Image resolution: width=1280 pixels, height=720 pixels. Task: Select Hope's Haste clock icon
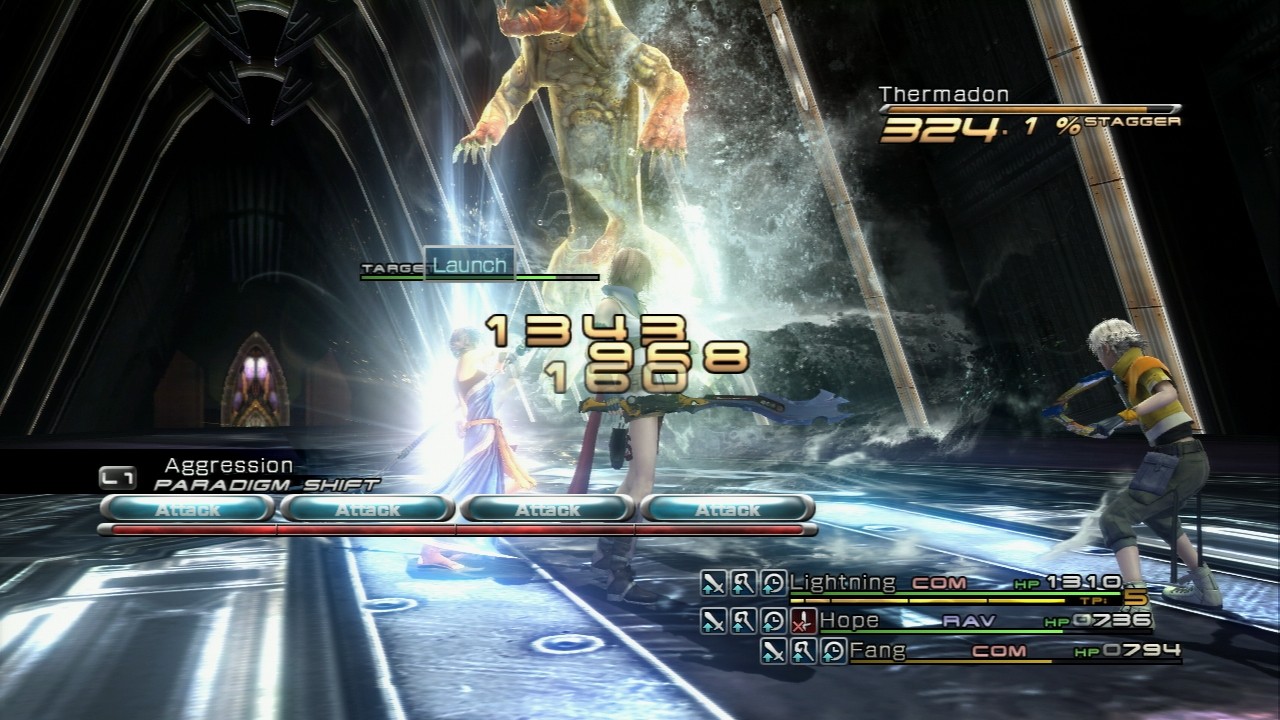(x=771, y=620)
